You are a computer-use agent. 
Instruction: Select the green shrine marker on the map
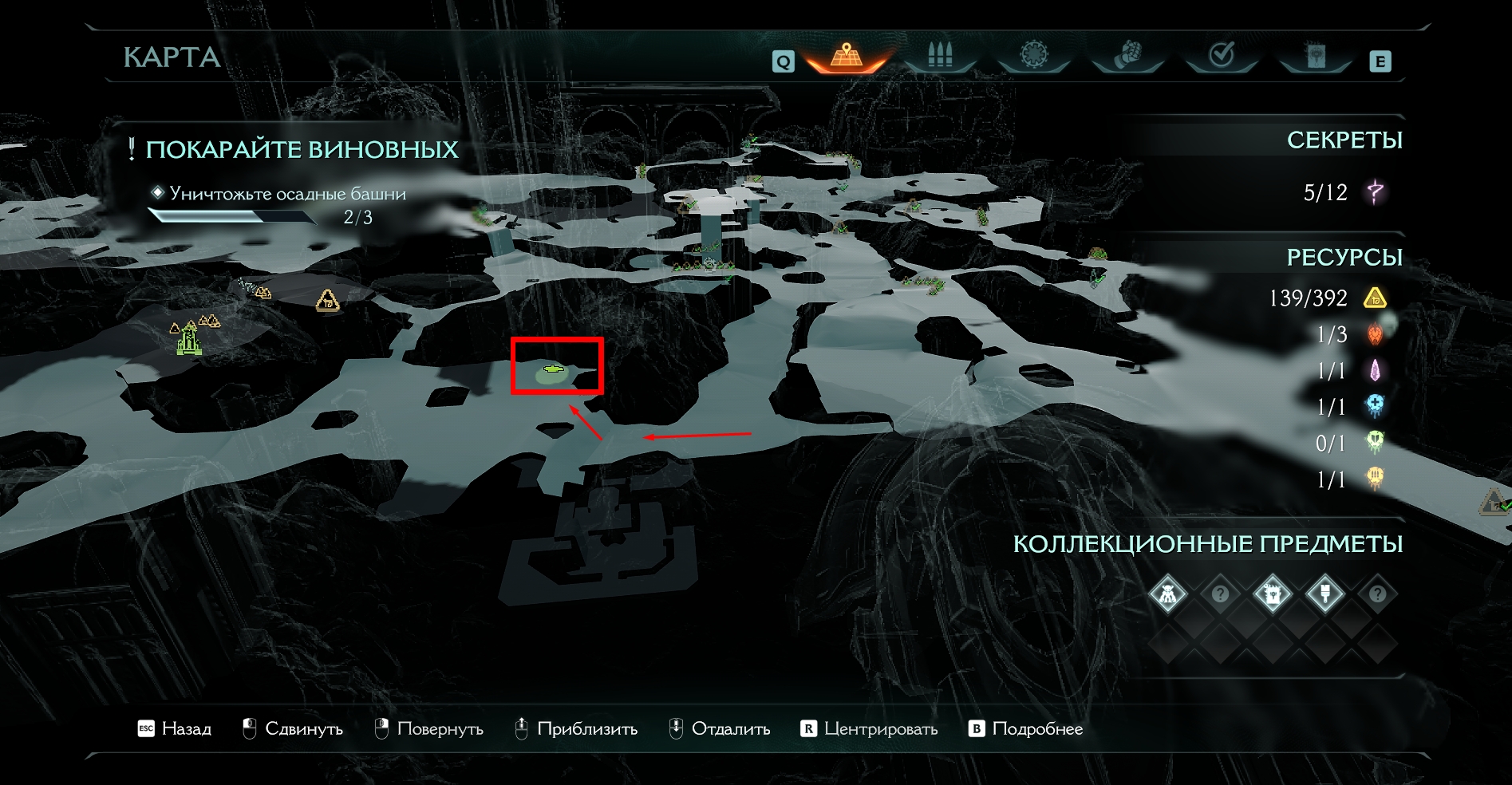(188, 339)
